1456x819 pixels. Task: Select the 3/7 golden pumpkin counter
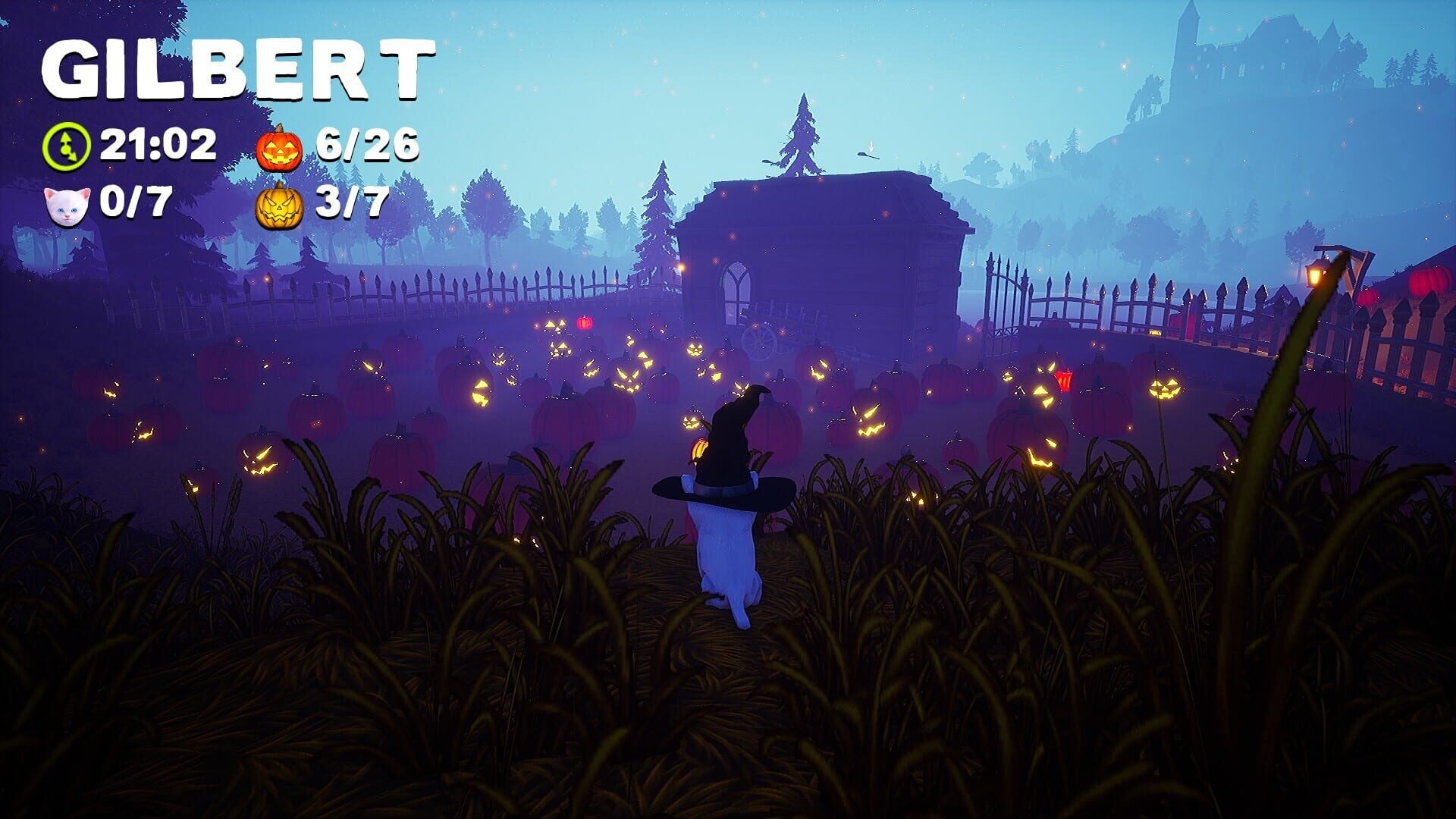353,203
